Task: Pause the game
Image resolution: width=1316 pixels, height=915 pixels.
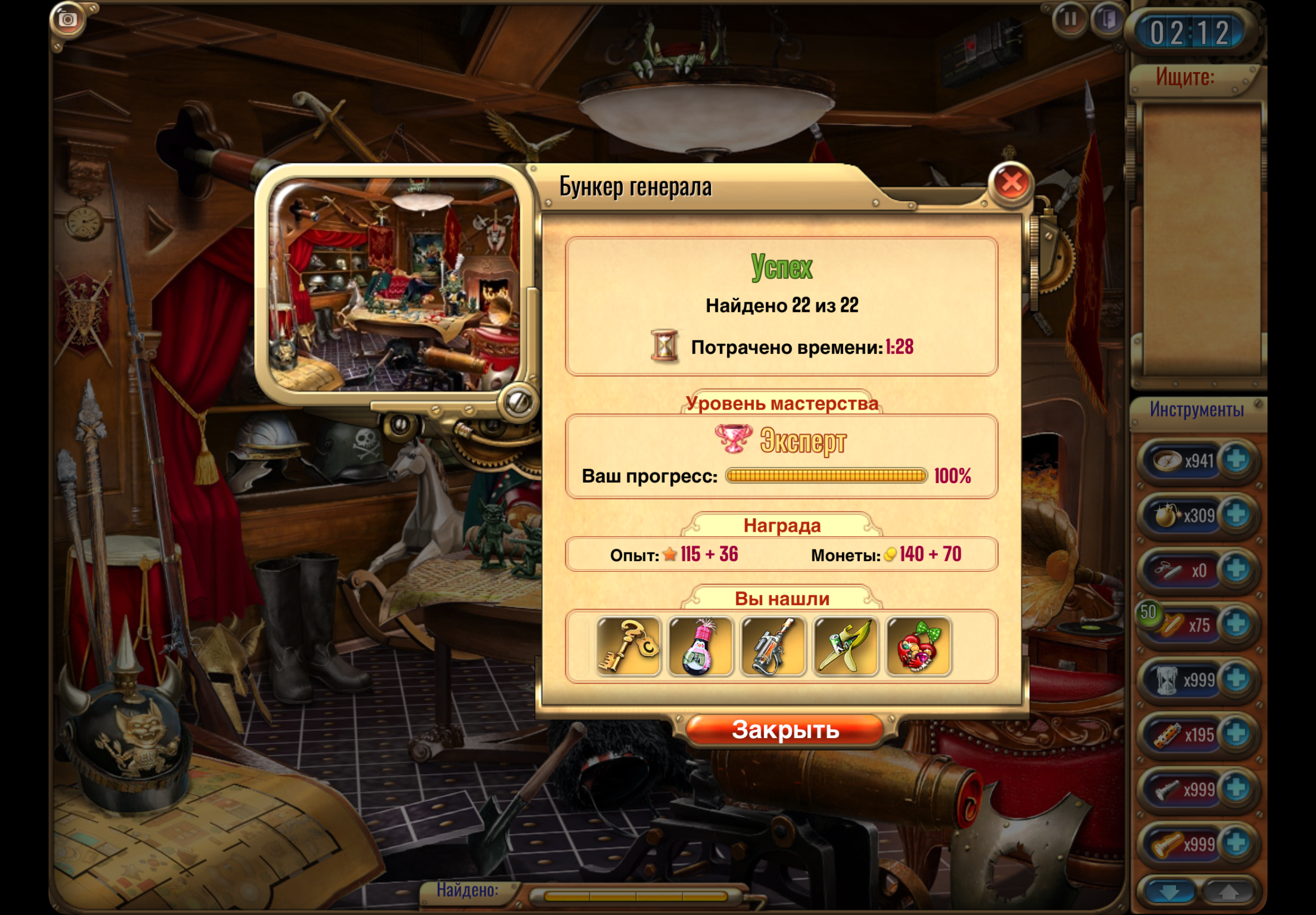Action: 1070,20
